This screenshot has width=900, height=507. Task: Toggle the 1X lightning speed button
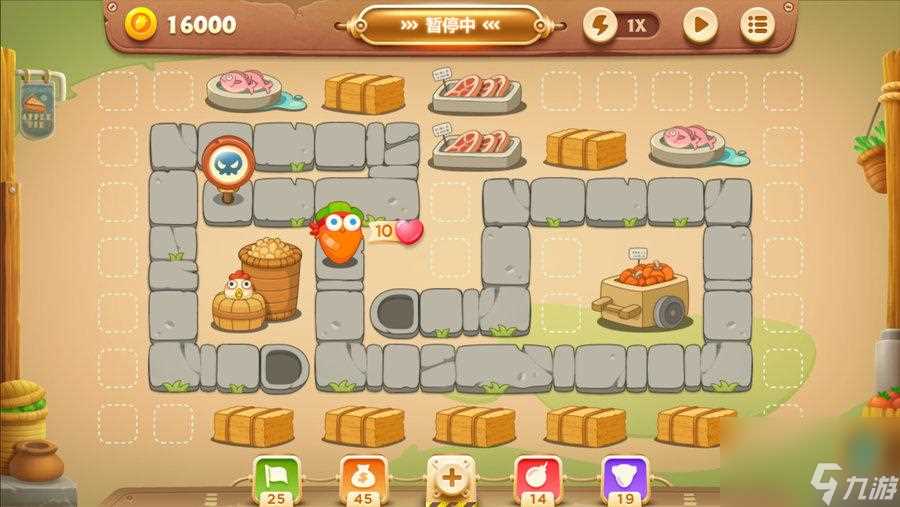coord(622,25)
